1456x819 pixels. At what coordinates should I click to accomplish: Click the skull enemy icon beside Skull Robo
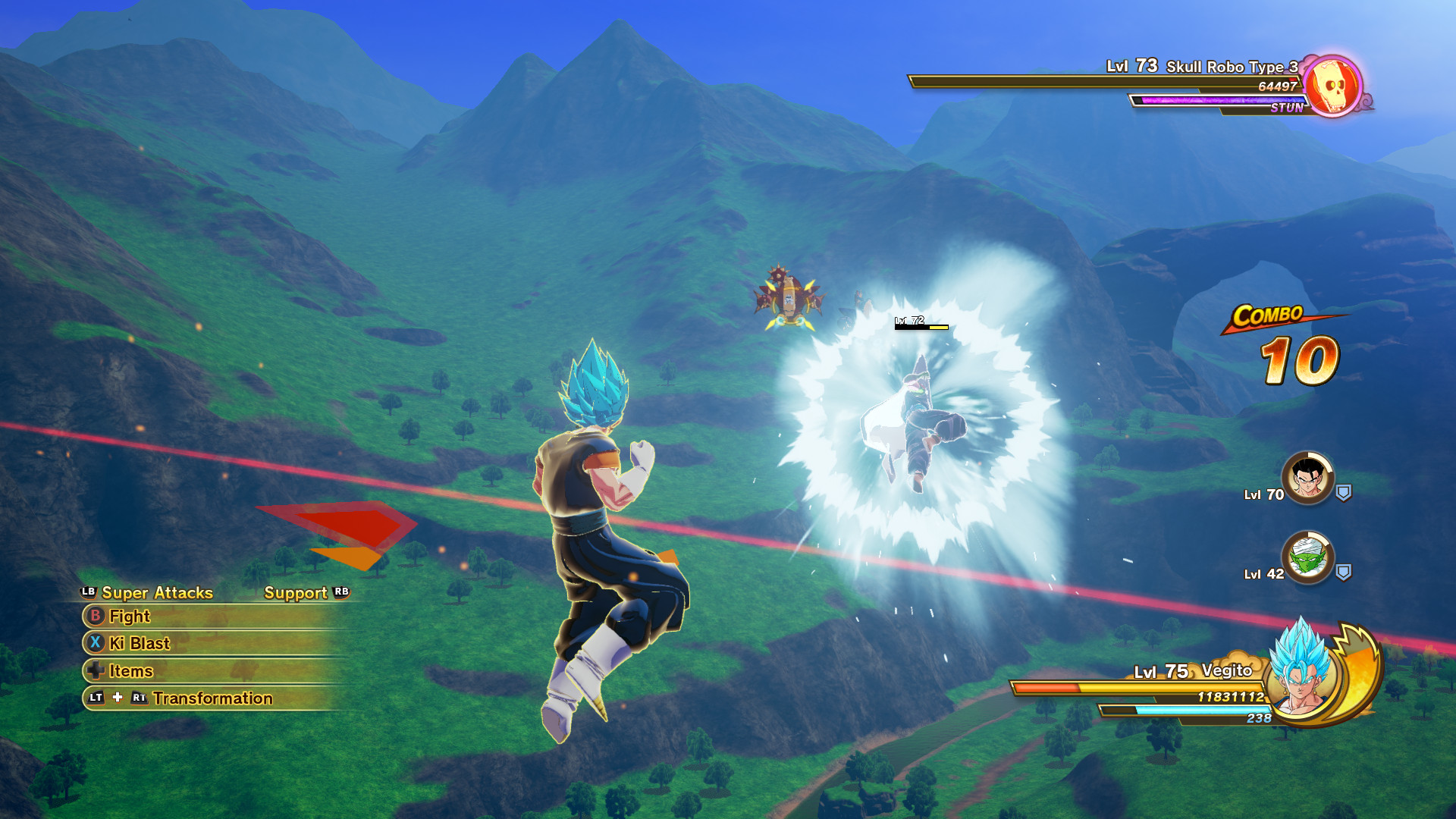click(1333, 85)
